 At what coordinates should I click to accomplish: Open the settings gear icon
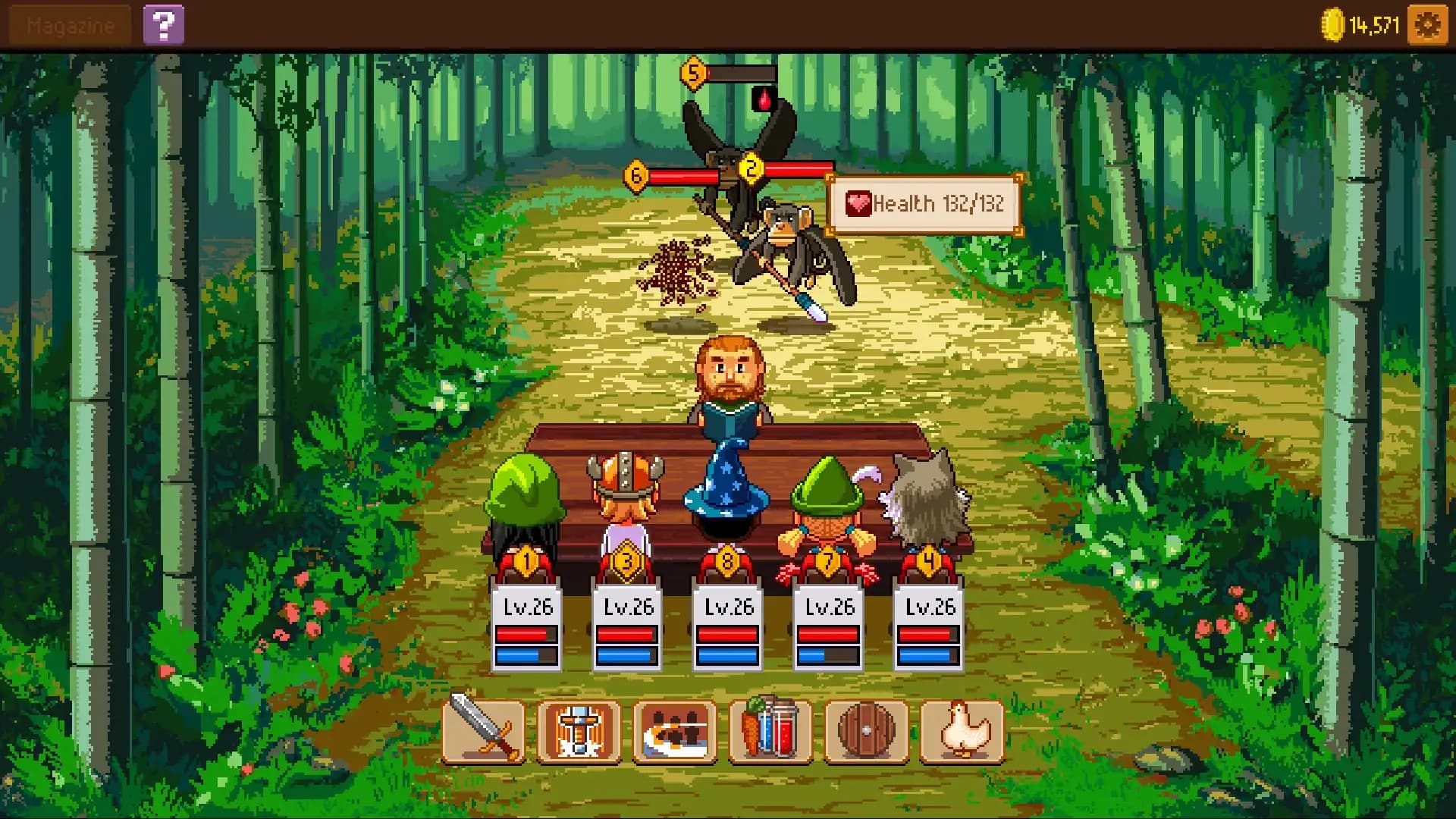pos(1427,23)
